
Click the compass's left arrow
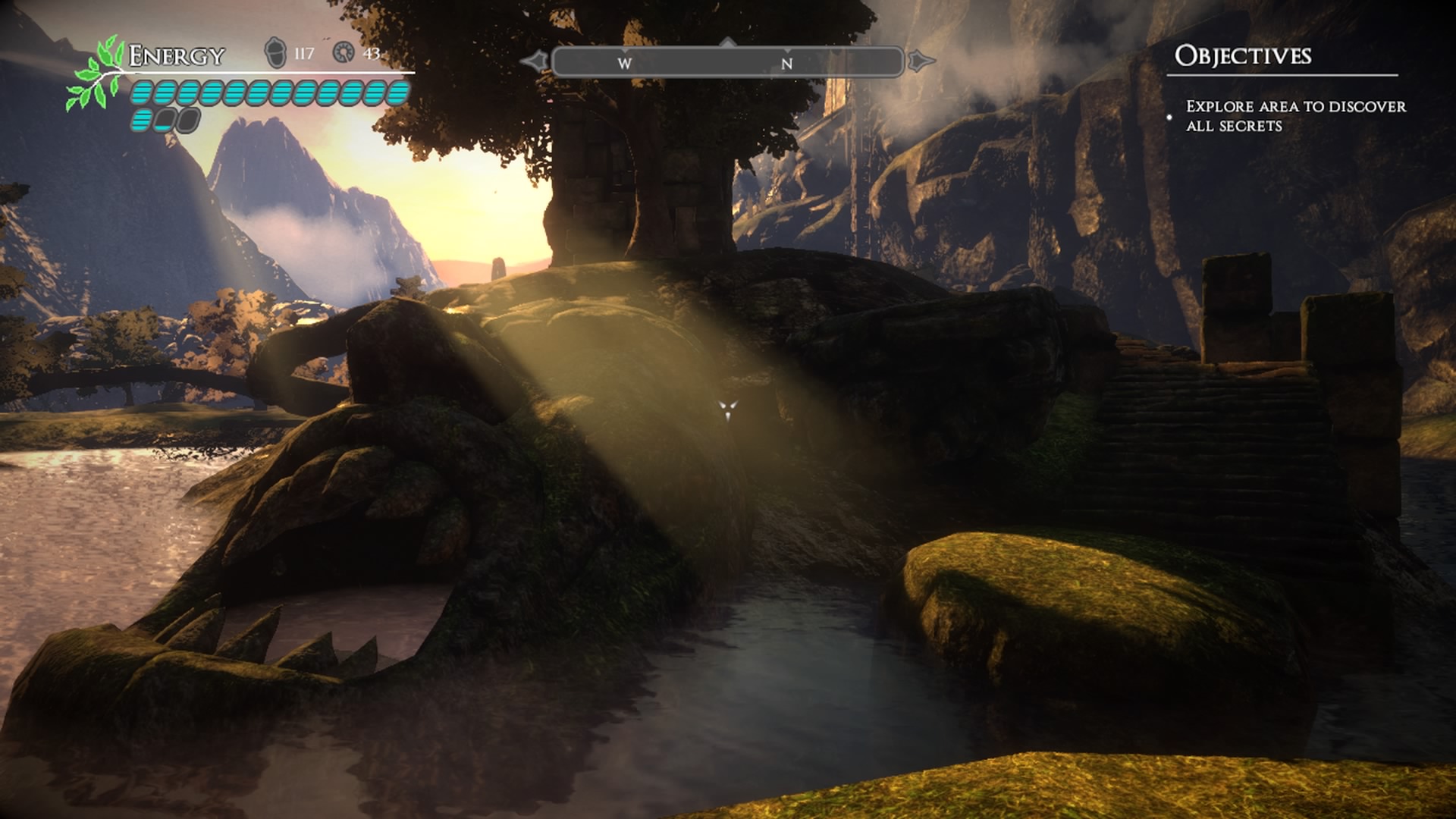click(x=535, y=61)
